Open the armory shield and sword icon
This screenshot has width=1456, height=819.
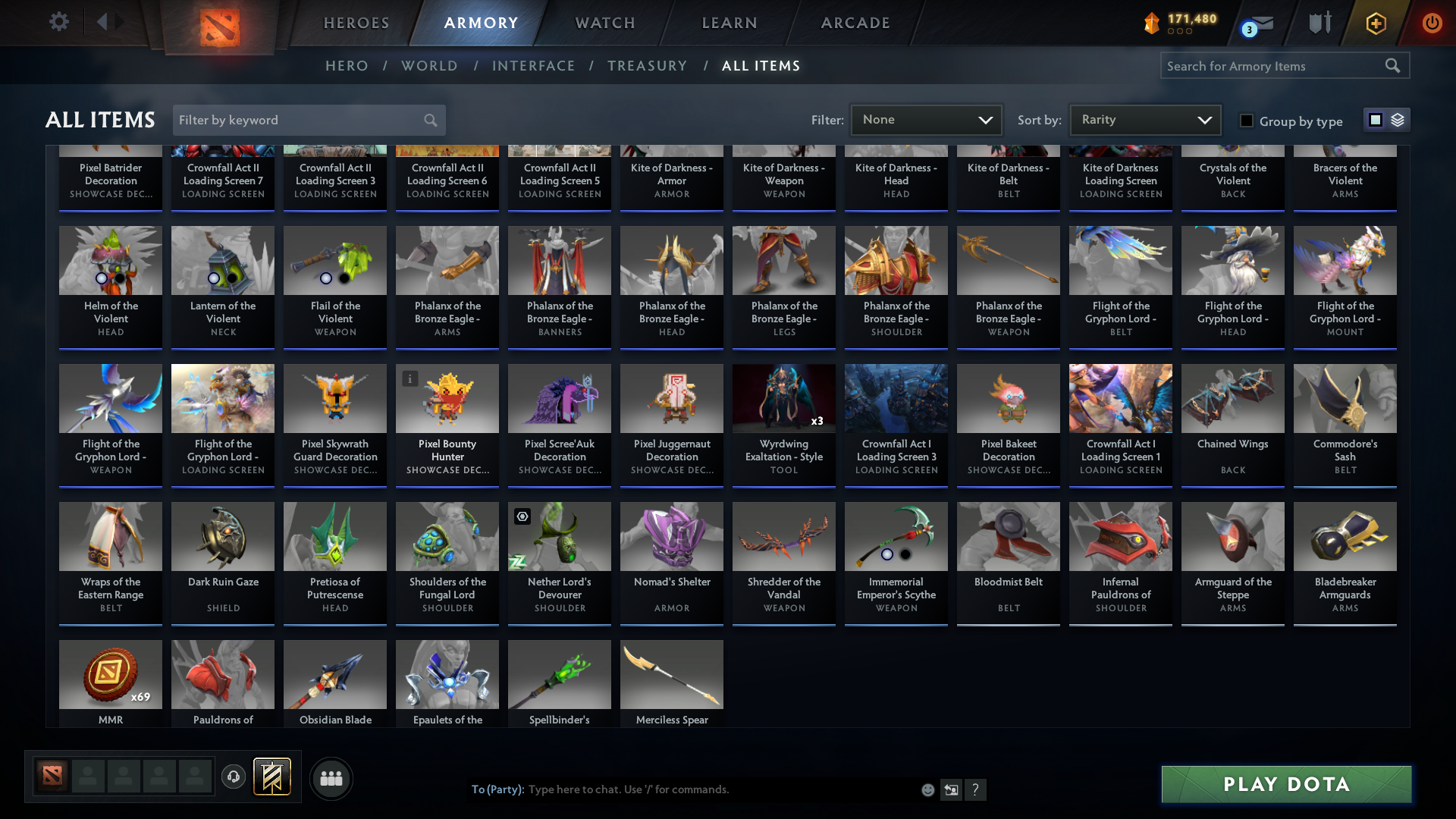pyautogui.click(x=1319, y=23)
